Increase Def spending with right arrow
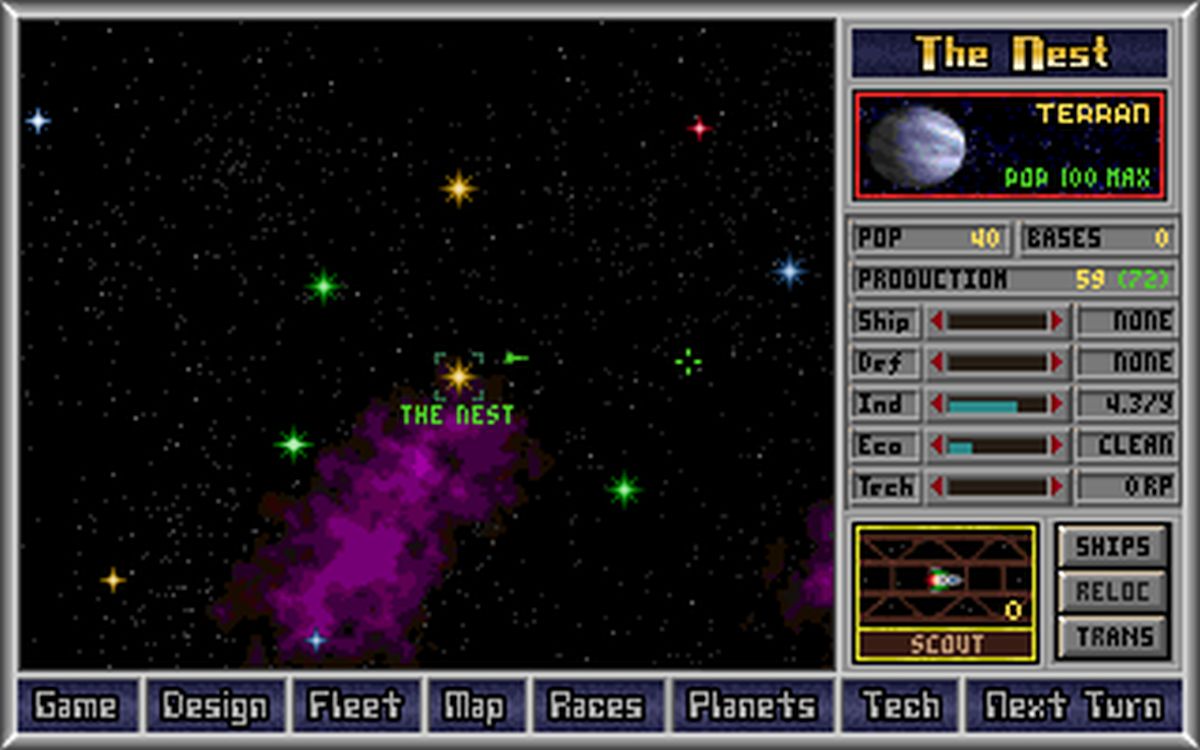This screenshot has height=750, width=1200. 1057,362
